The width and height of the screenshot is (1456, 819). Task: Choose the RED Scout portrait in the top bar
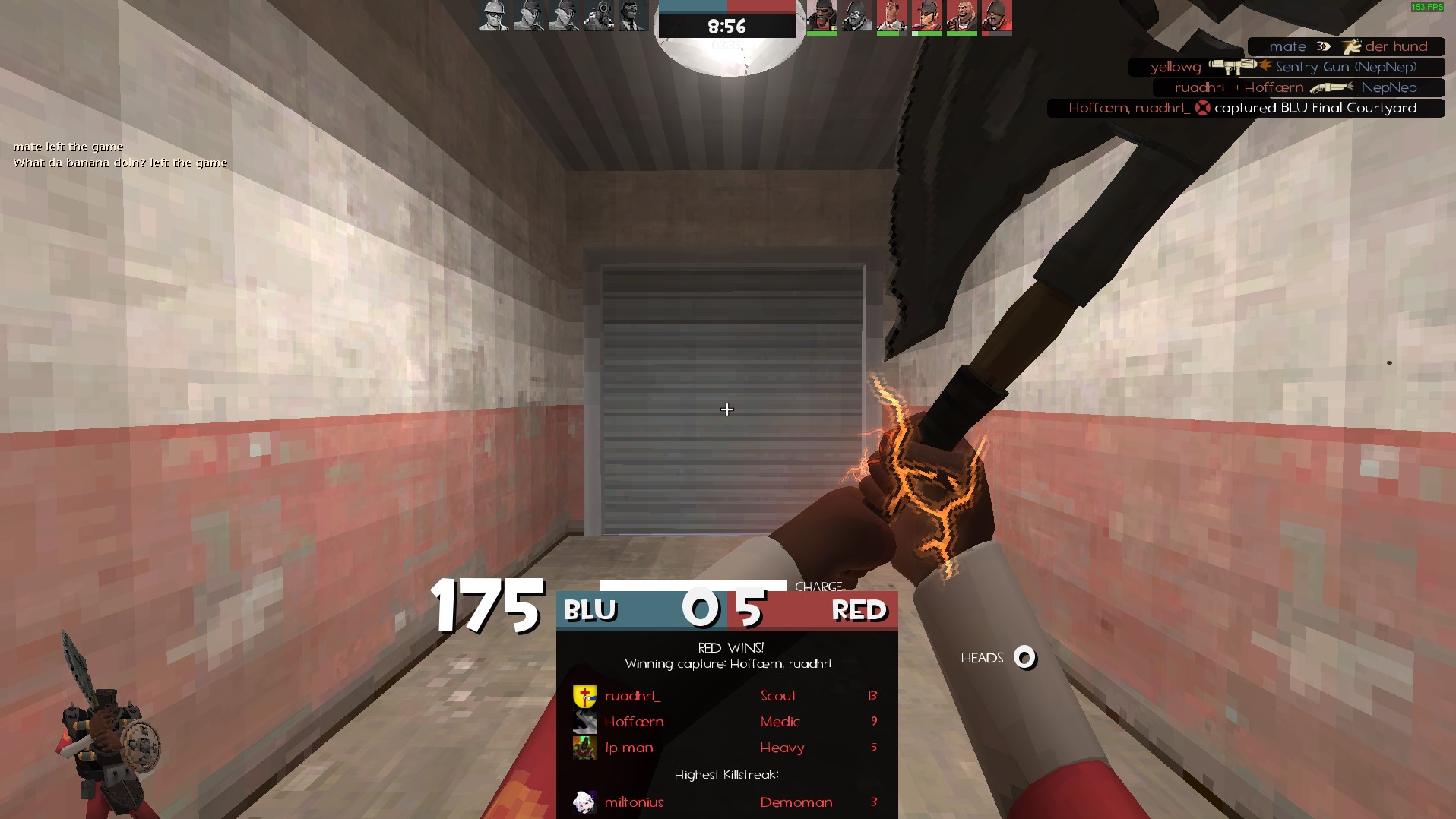pos(926,16)
